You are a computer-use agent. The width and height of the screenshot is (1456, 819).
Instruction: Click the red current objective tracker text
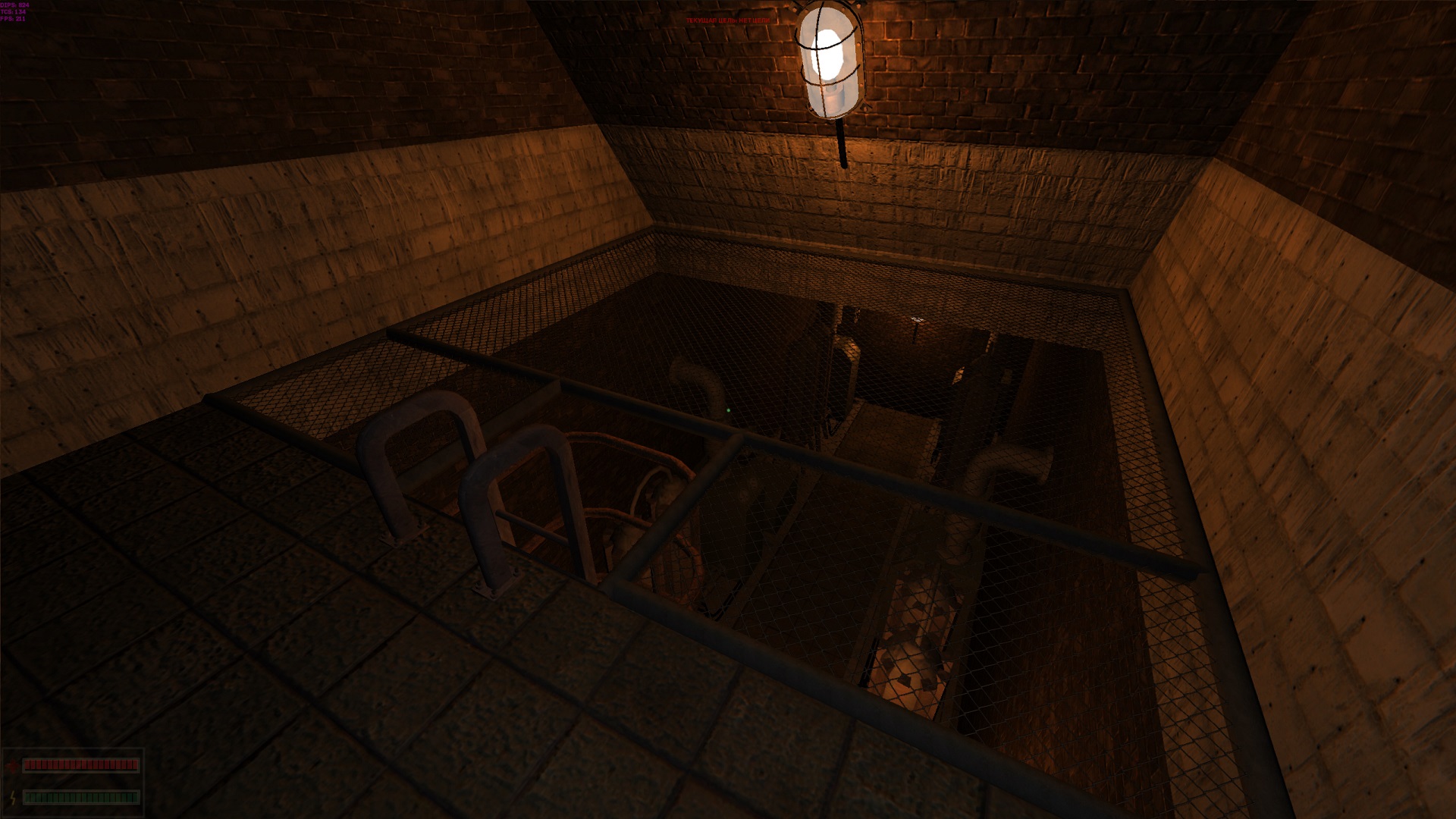coord(726,20)
